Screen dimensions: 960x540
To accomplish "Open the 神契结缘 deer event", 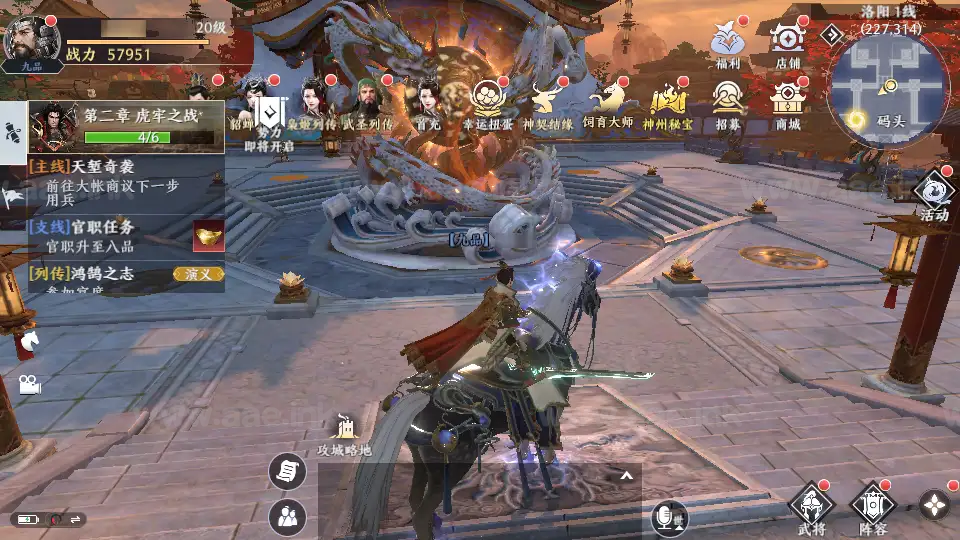I will tap(547, 104).
